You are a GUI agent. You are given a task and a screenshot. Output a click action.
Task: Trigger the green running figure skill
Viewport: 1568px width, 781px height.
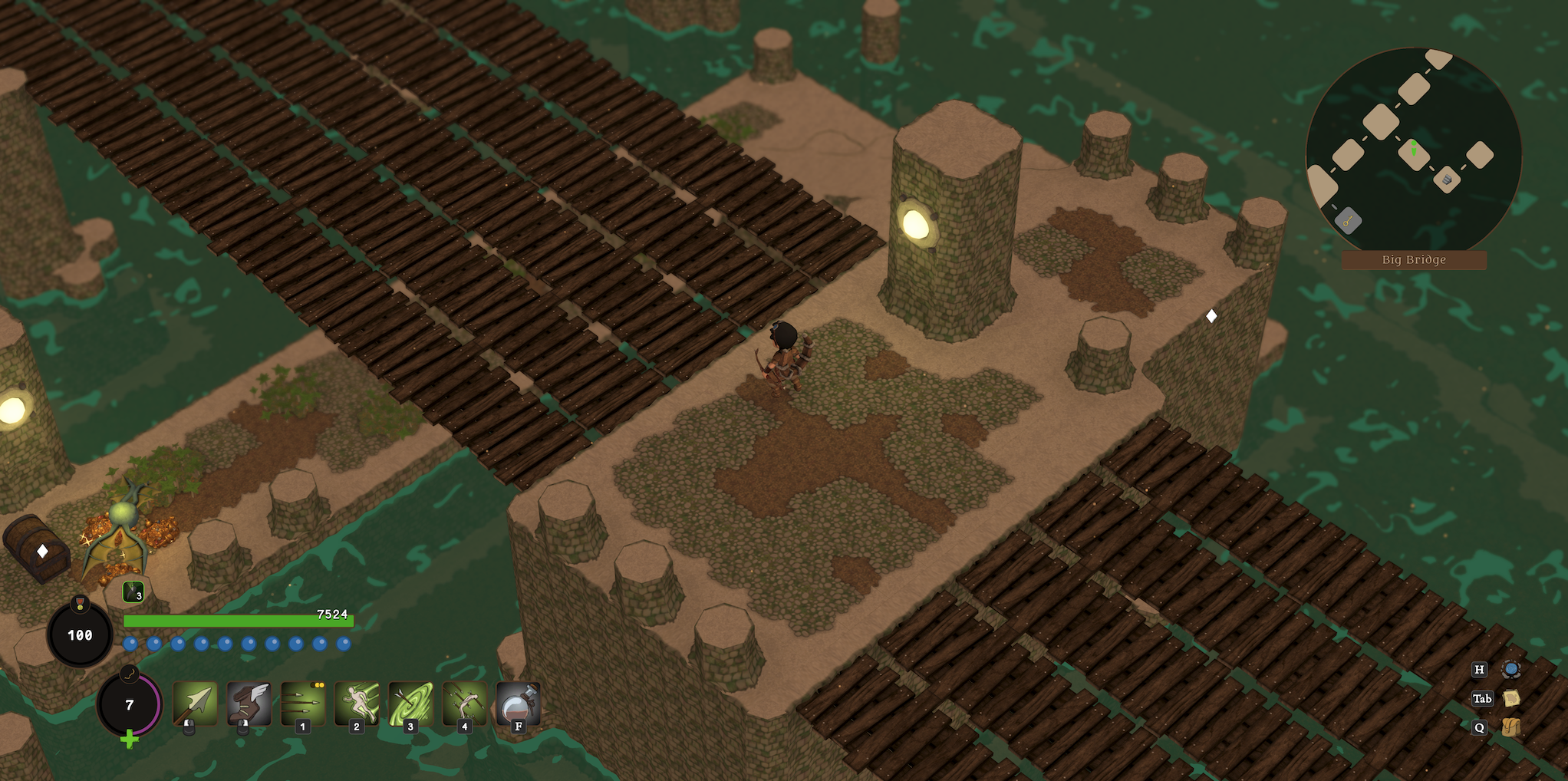[357, 703]
